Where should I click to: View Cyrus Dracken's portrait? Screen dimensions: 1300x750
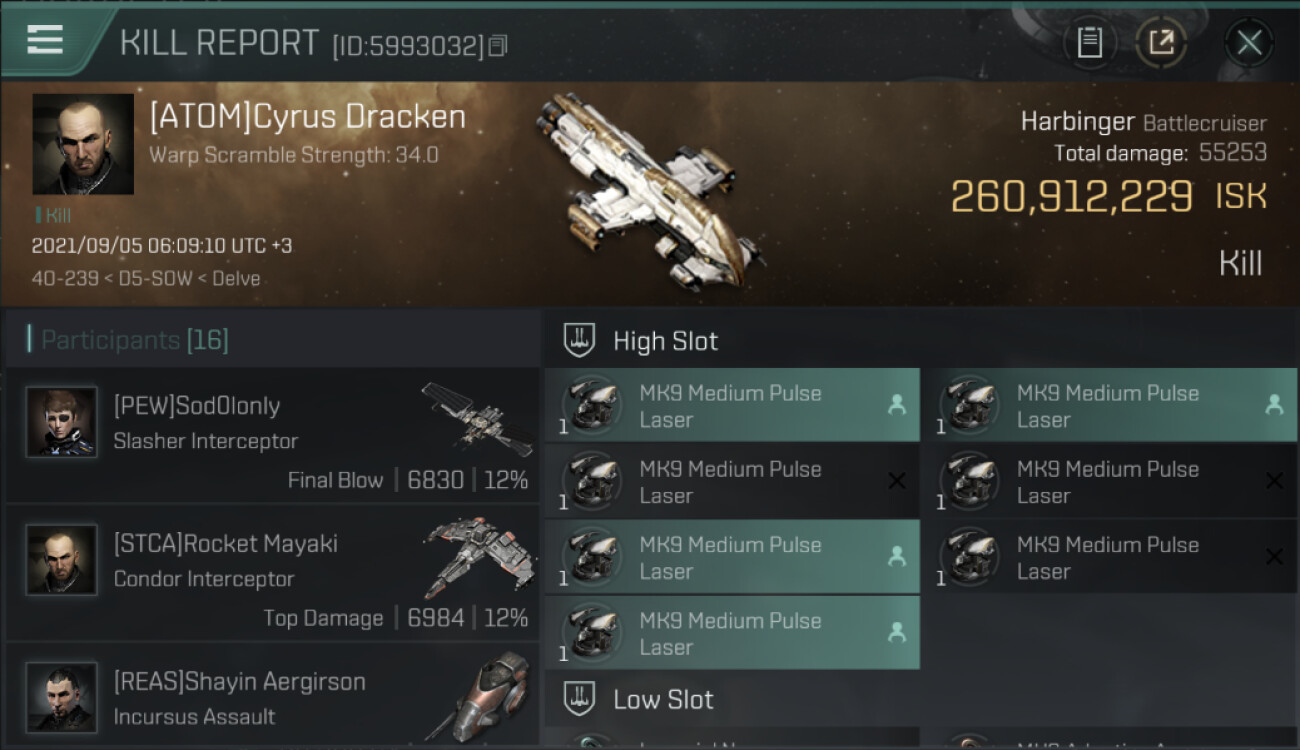[x=83, y=144]
